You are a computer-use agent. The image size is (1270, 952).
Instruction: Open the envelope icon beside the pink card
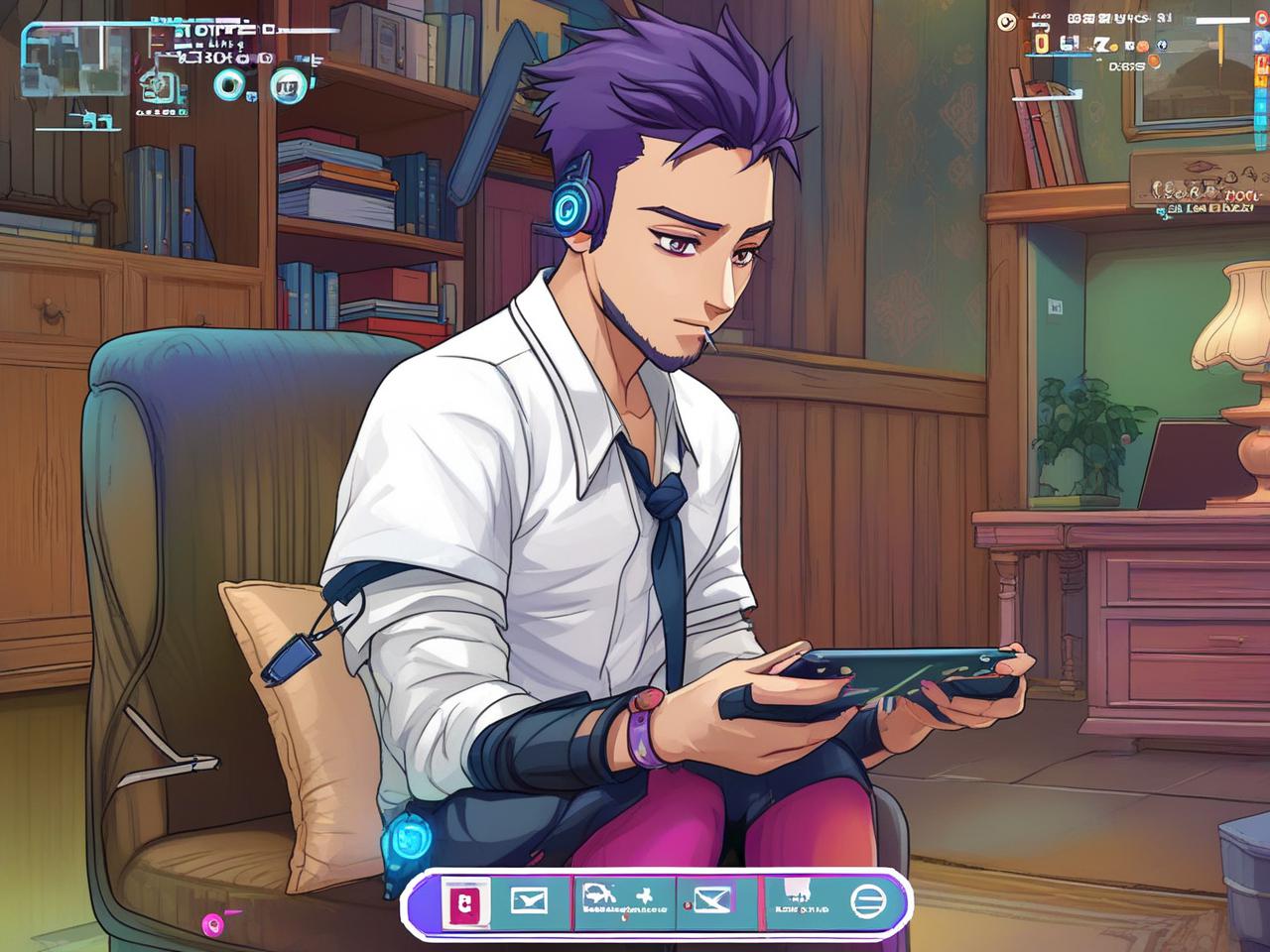(x=528, y=900)
